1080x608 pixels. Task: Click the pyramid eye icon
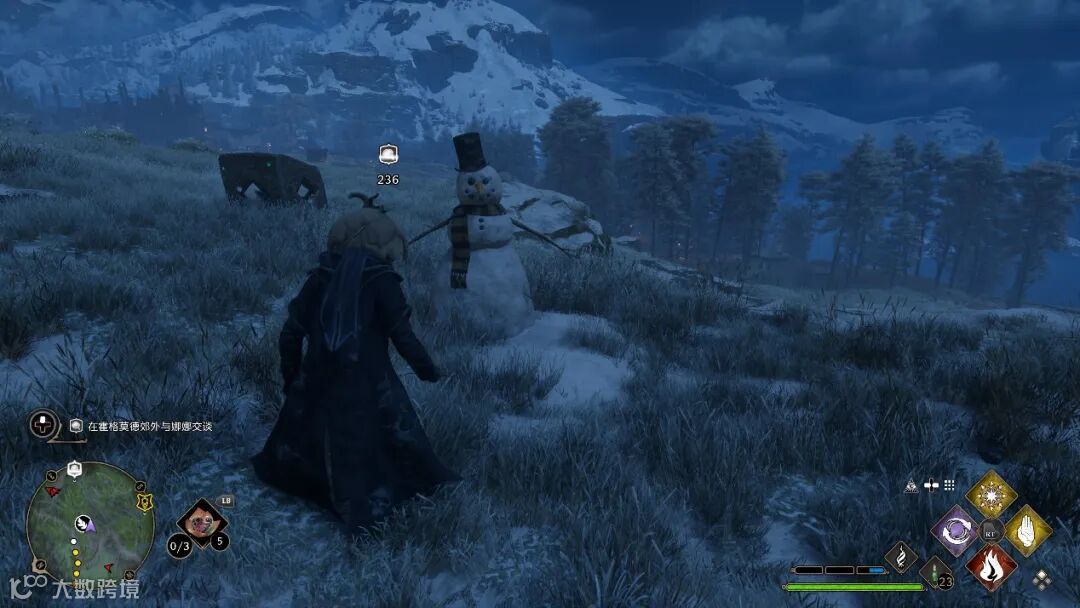(x=911, y=485)
